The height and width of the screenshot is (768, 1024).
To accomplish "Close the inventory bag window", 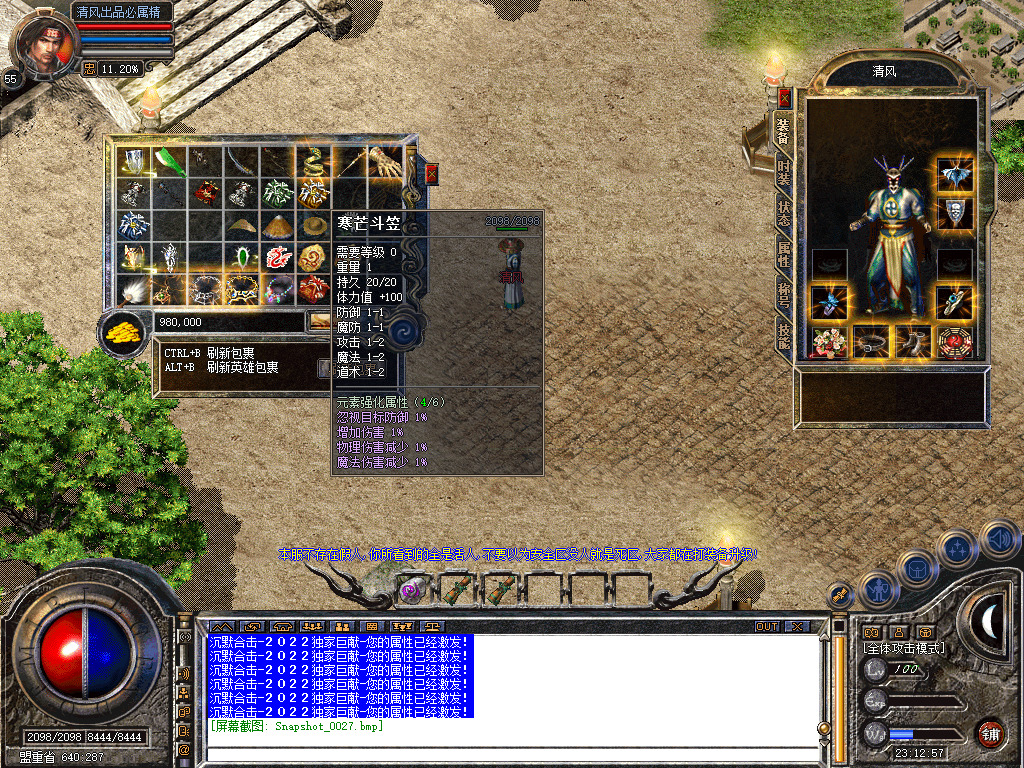I will point(432,174).
